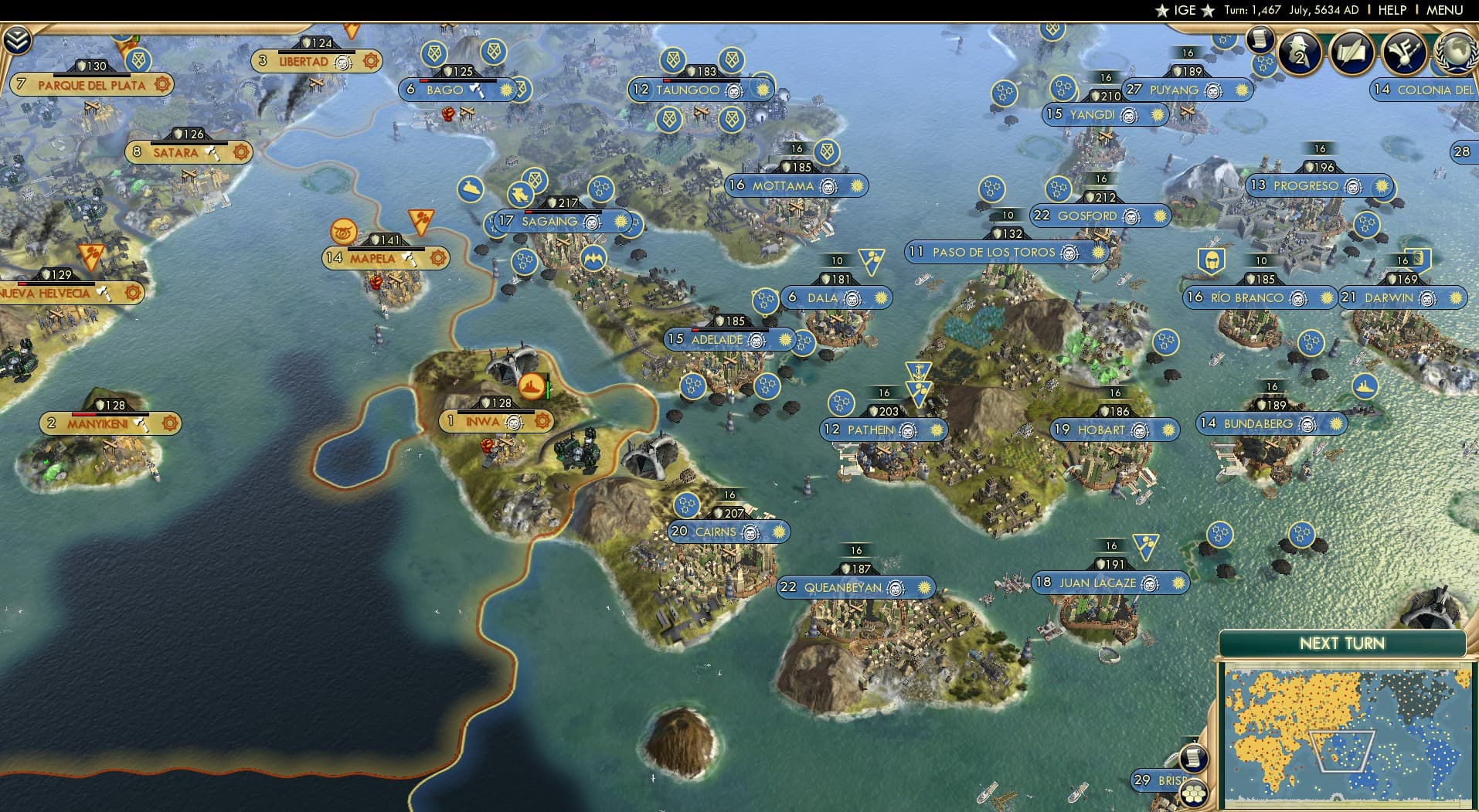Open the Tourism music-notes overview icon

click(1405, 52)
